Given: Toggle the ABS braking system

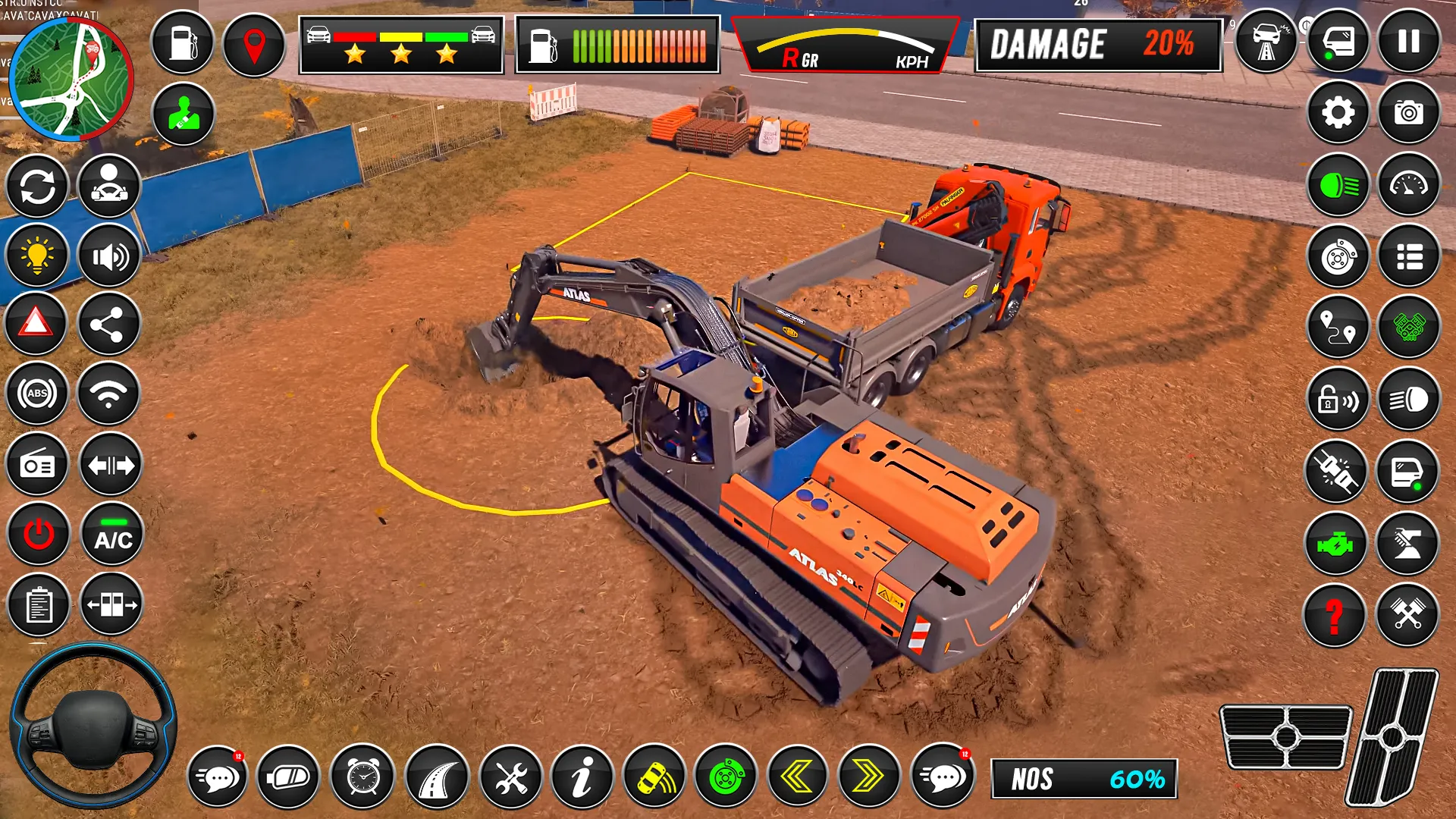Looking at the screenshot, I should pos(36,395).
